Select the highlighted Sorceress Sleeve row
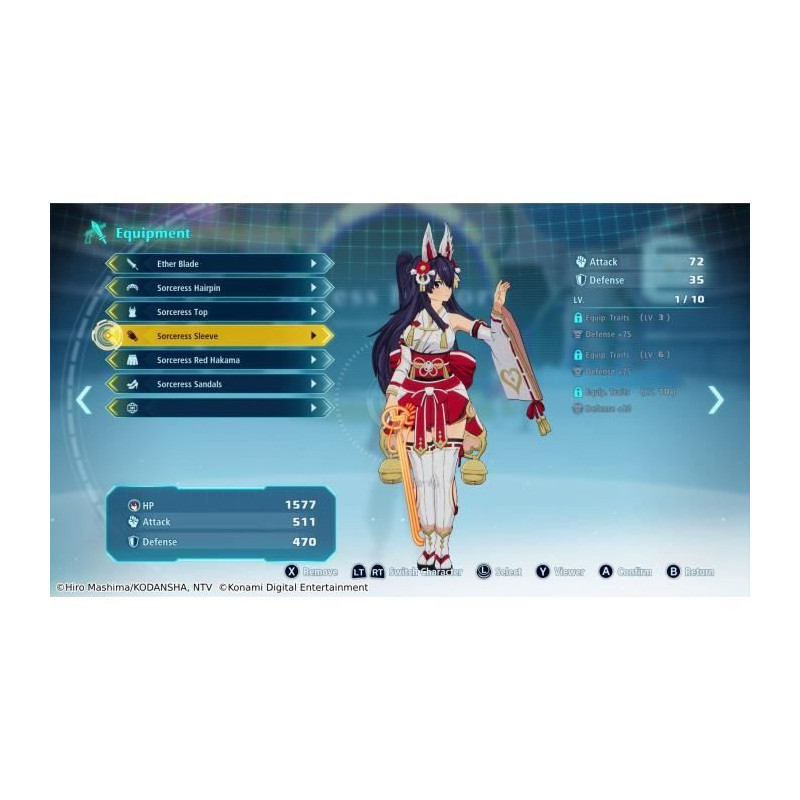Screen dimensions: 800x800 220,336
